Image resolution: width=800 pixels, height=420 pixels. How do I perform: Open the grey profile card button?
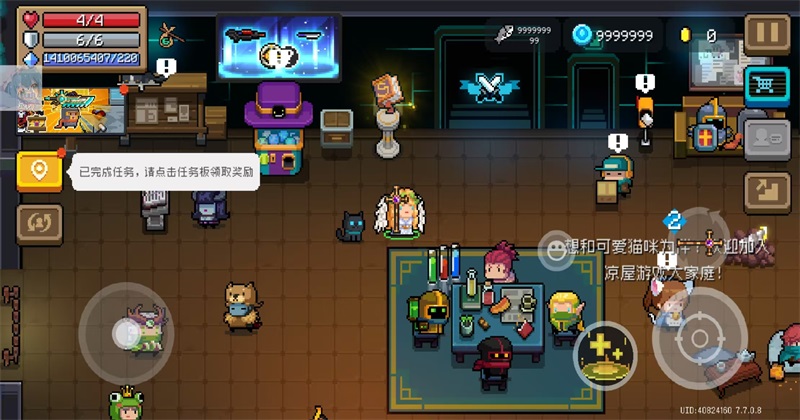click(x=767, y=138)
